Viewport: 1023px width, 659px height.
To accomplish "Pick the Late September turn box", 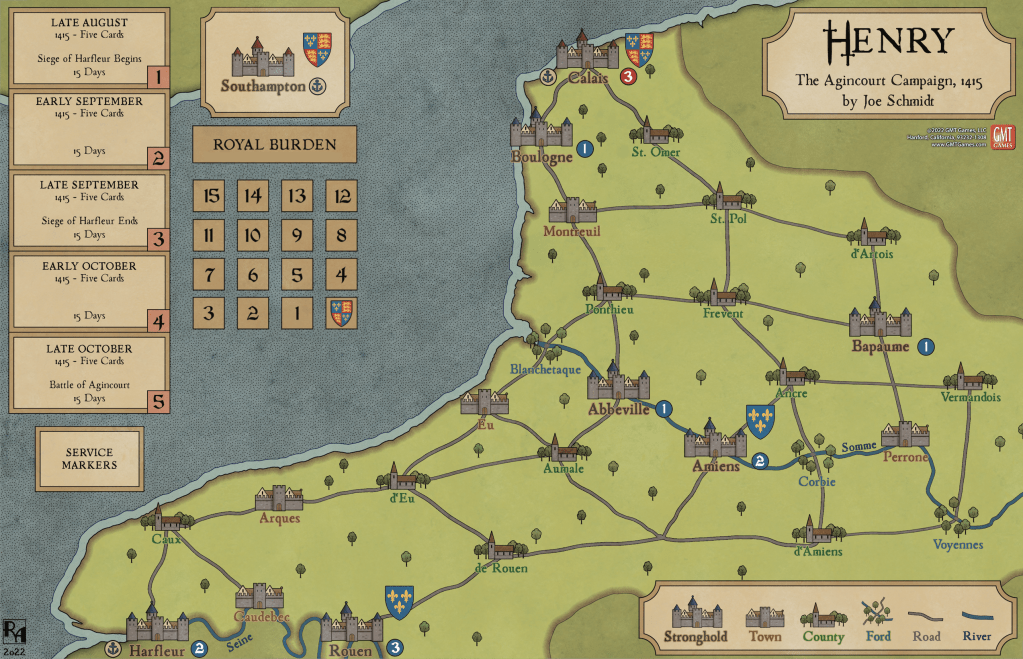I will [87, 211].
